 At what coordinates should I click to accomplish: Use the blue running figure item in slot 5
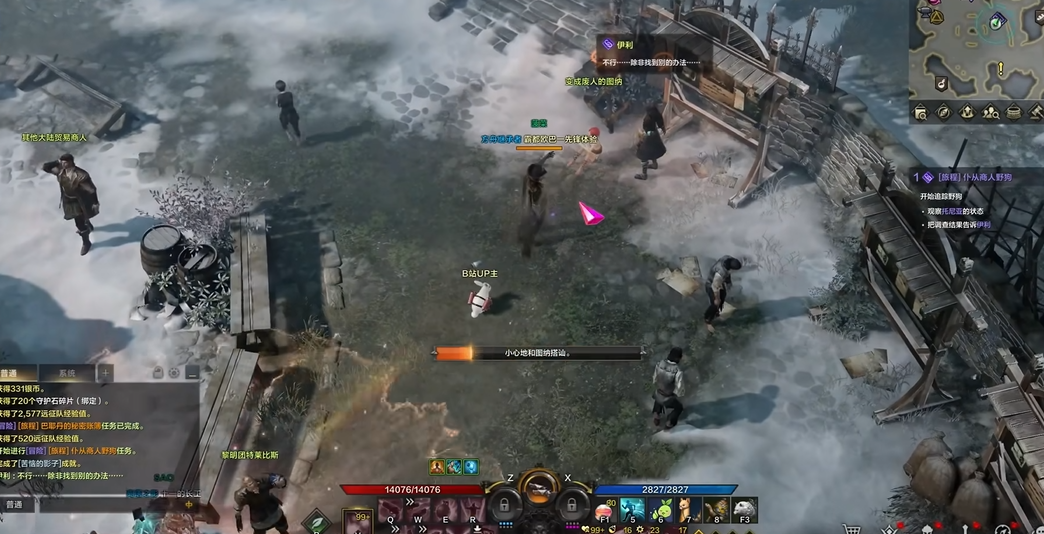[x=632, y=509]
